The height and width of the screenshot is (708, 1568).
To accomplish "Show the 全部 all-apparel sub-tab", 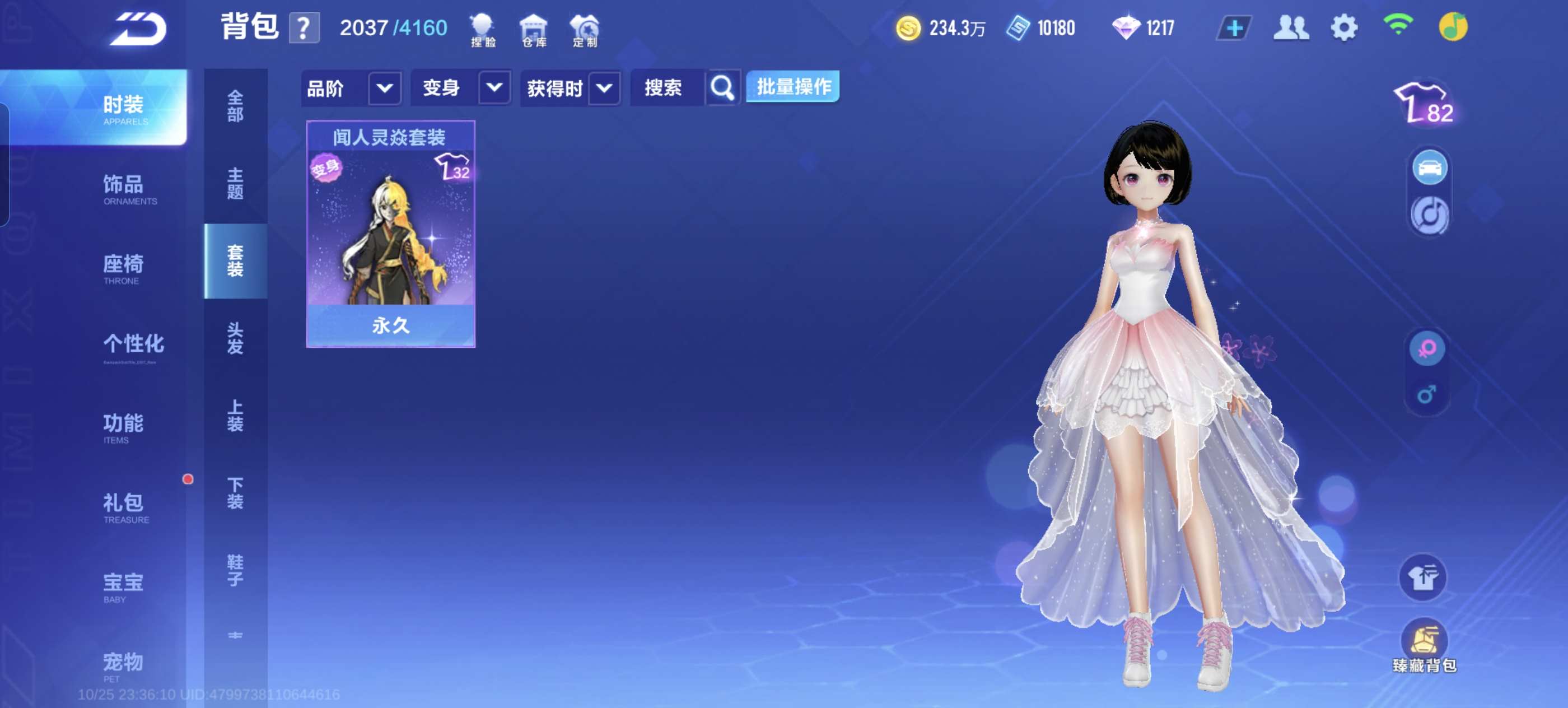I will (235, 106).
